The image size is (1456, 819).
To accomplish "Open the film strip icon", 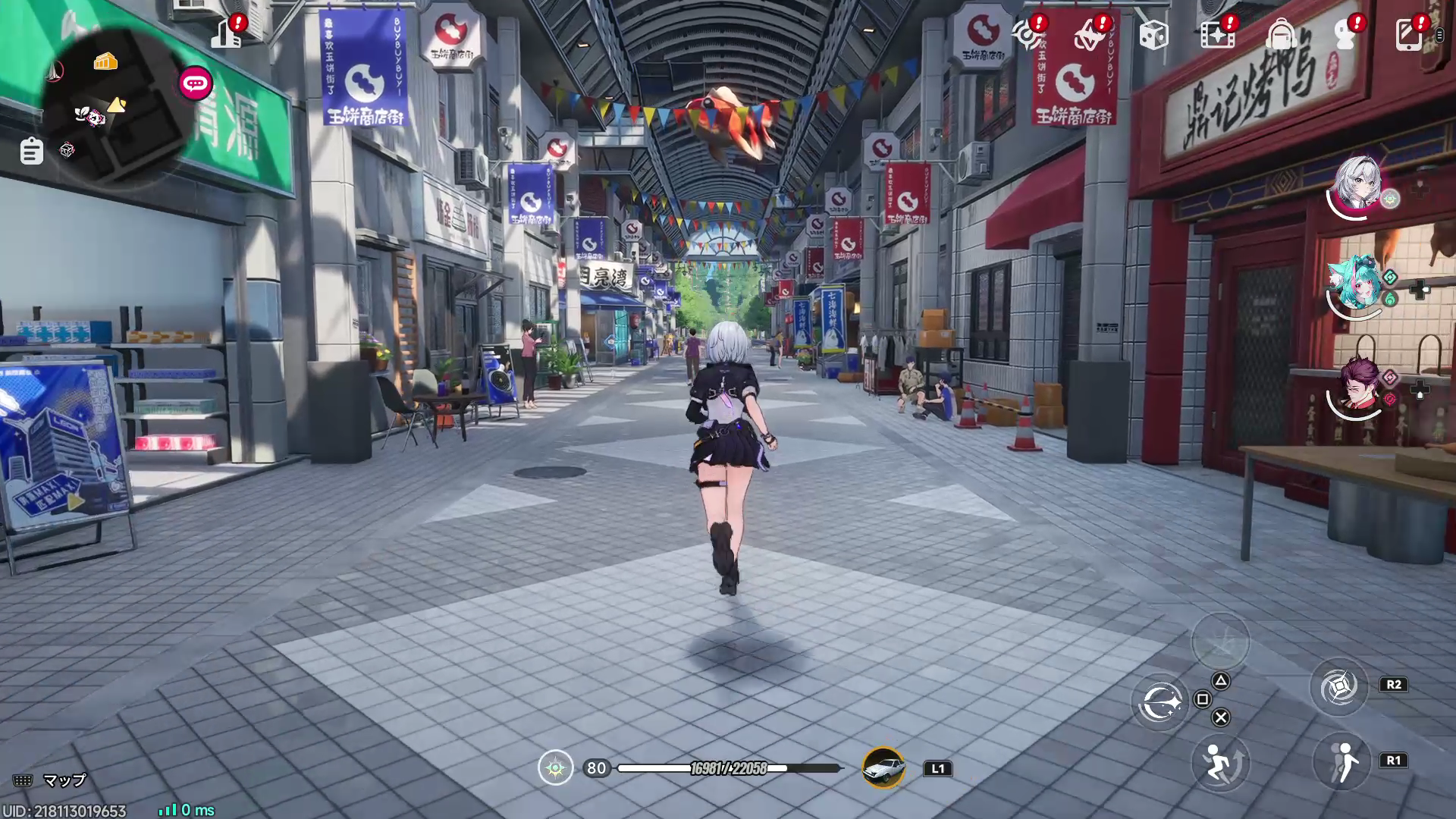I will click(1216, 35).
